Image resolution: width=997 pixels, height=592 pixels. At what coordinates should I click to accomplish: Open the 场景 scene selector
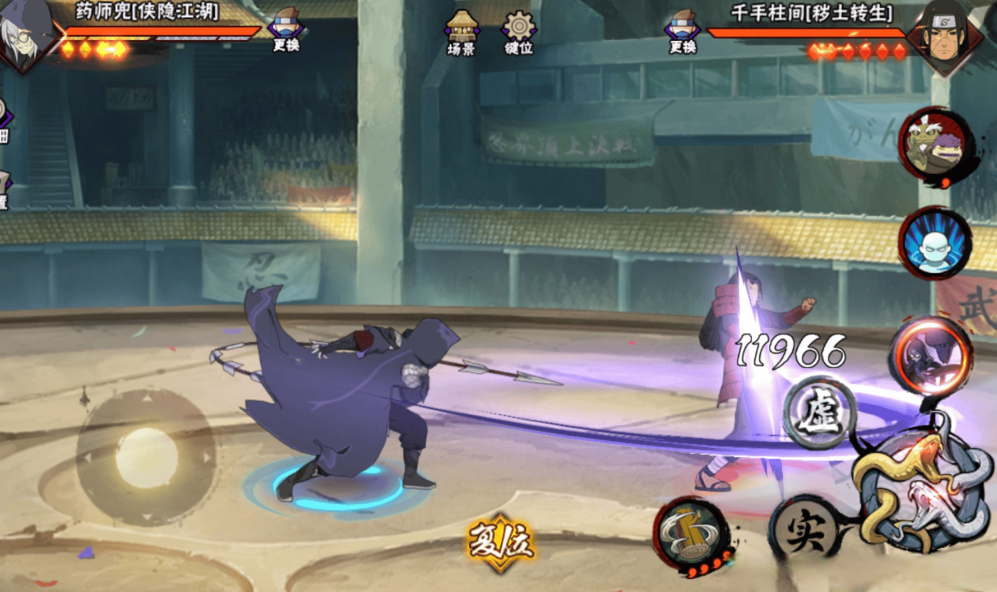[x=462, y=30]
